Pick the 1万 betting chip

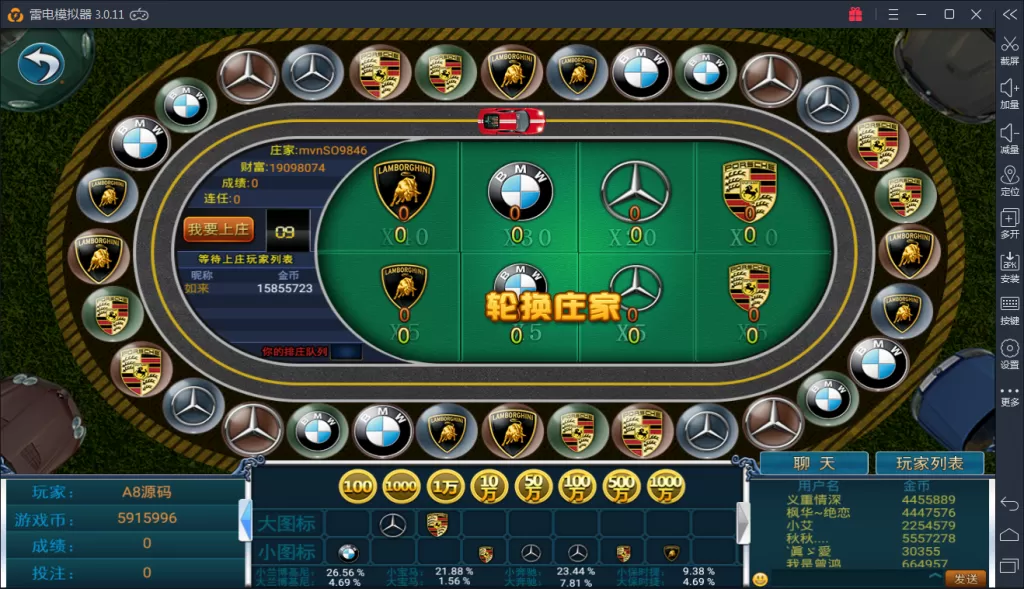(446, 486)
